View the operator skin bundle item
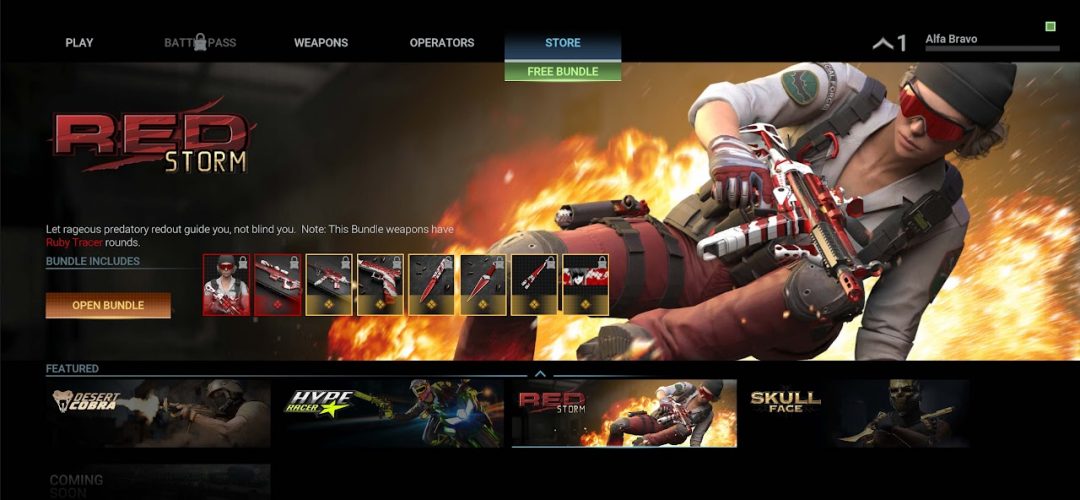 [x=227, y=285]
